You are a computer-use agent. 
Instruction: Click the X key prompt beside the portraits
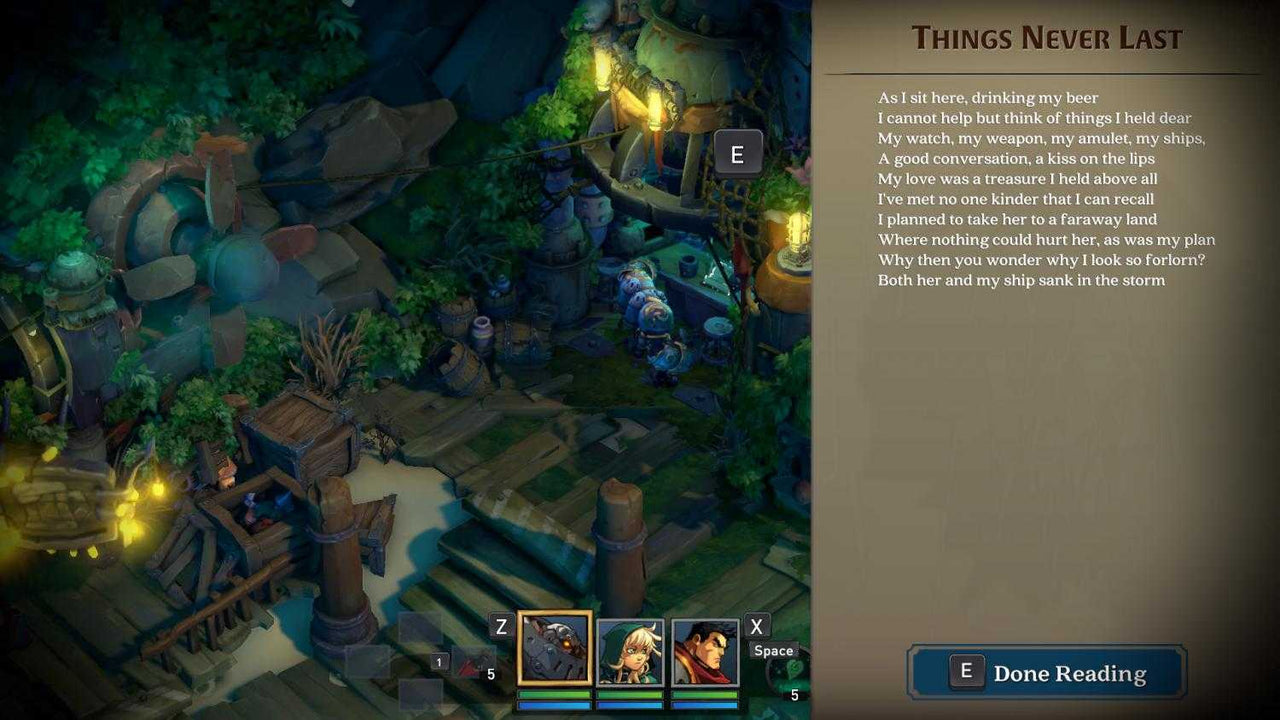757,626
